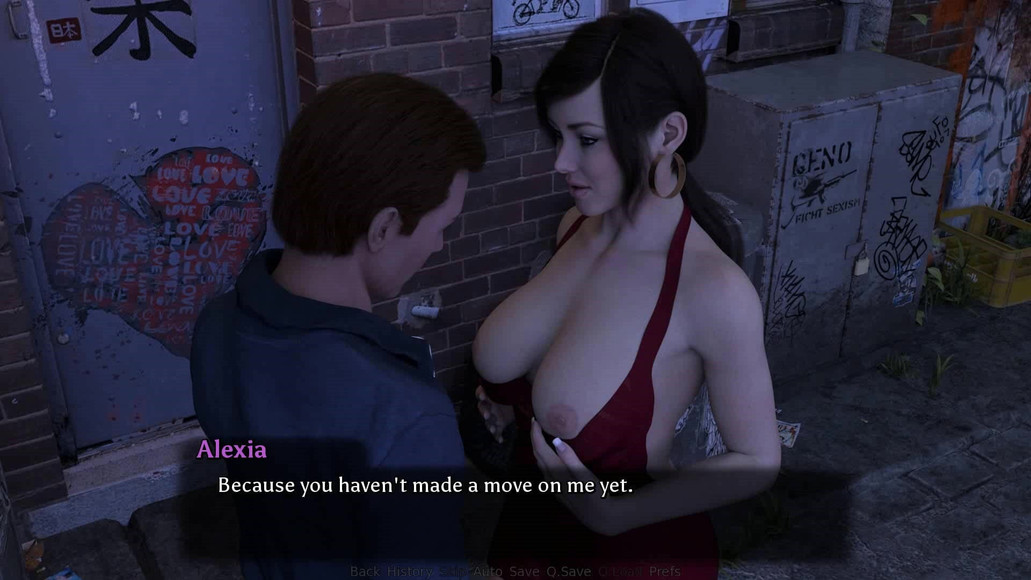Toggle Auto-advance dialogue
1031x580 pixels.
coord(487,572)
